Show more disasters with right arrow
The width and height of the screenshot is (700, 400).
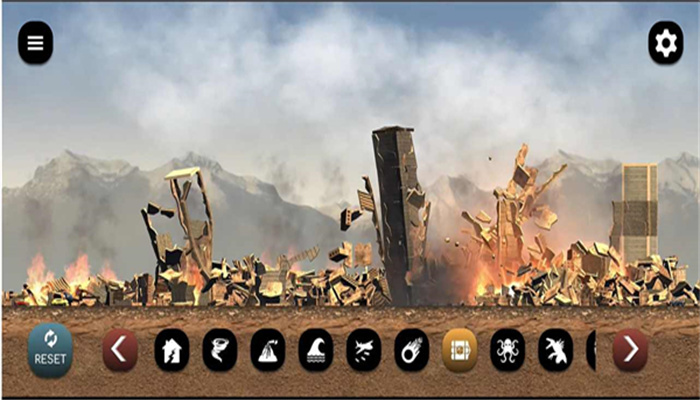pos(630,350)
